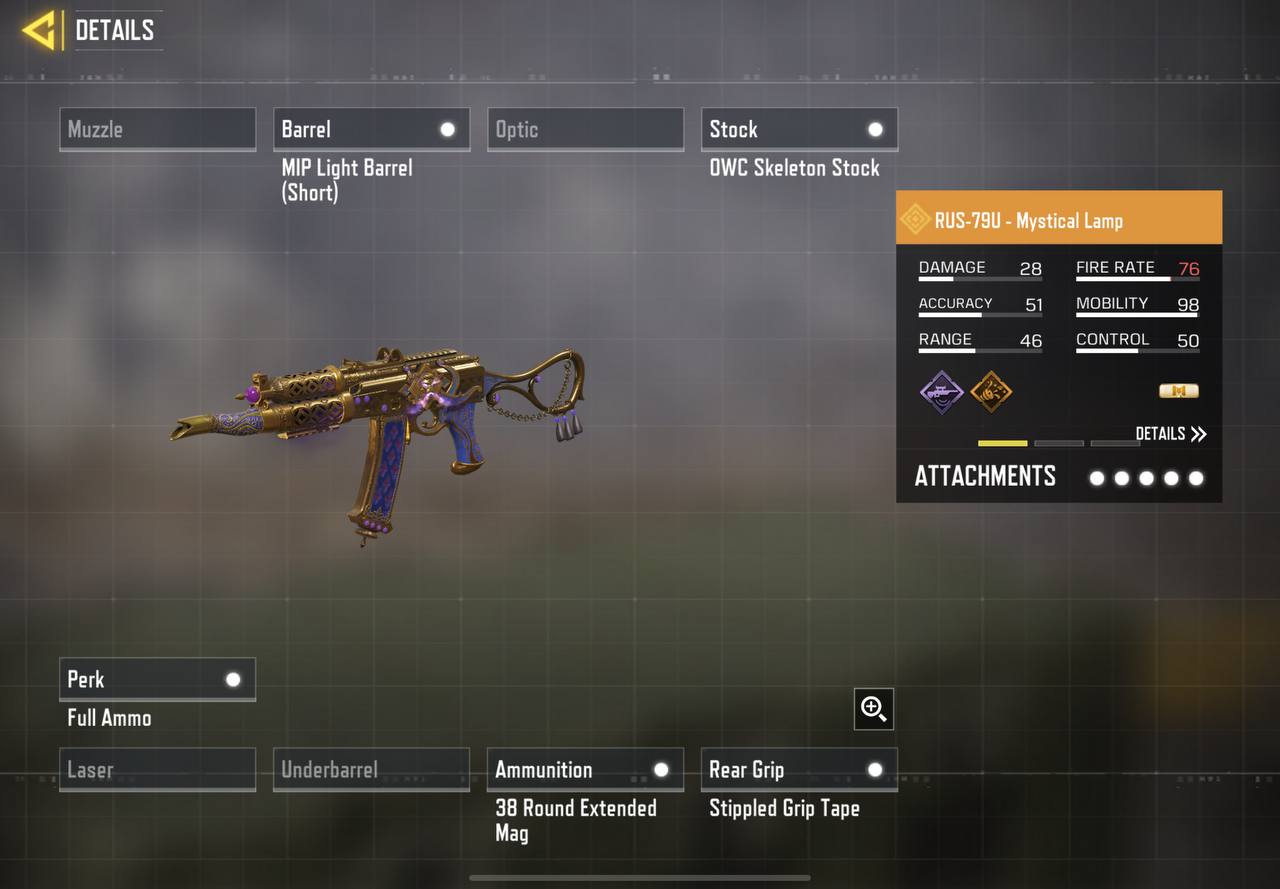
Task: Expand weapon stats via DETAILS link
Action: (1170, 433)
